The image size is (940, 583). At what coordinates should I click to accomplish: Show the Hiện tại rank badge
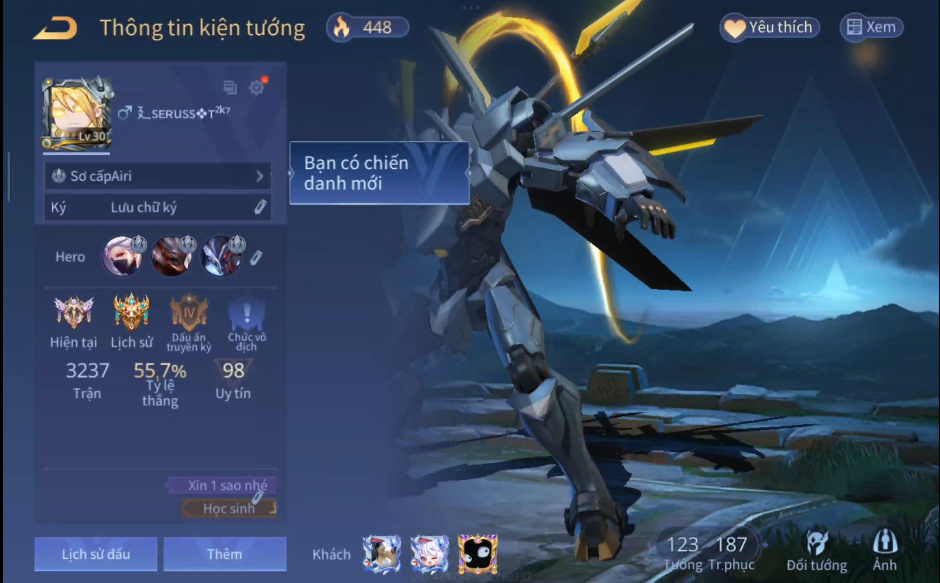(x=73, y=313)
